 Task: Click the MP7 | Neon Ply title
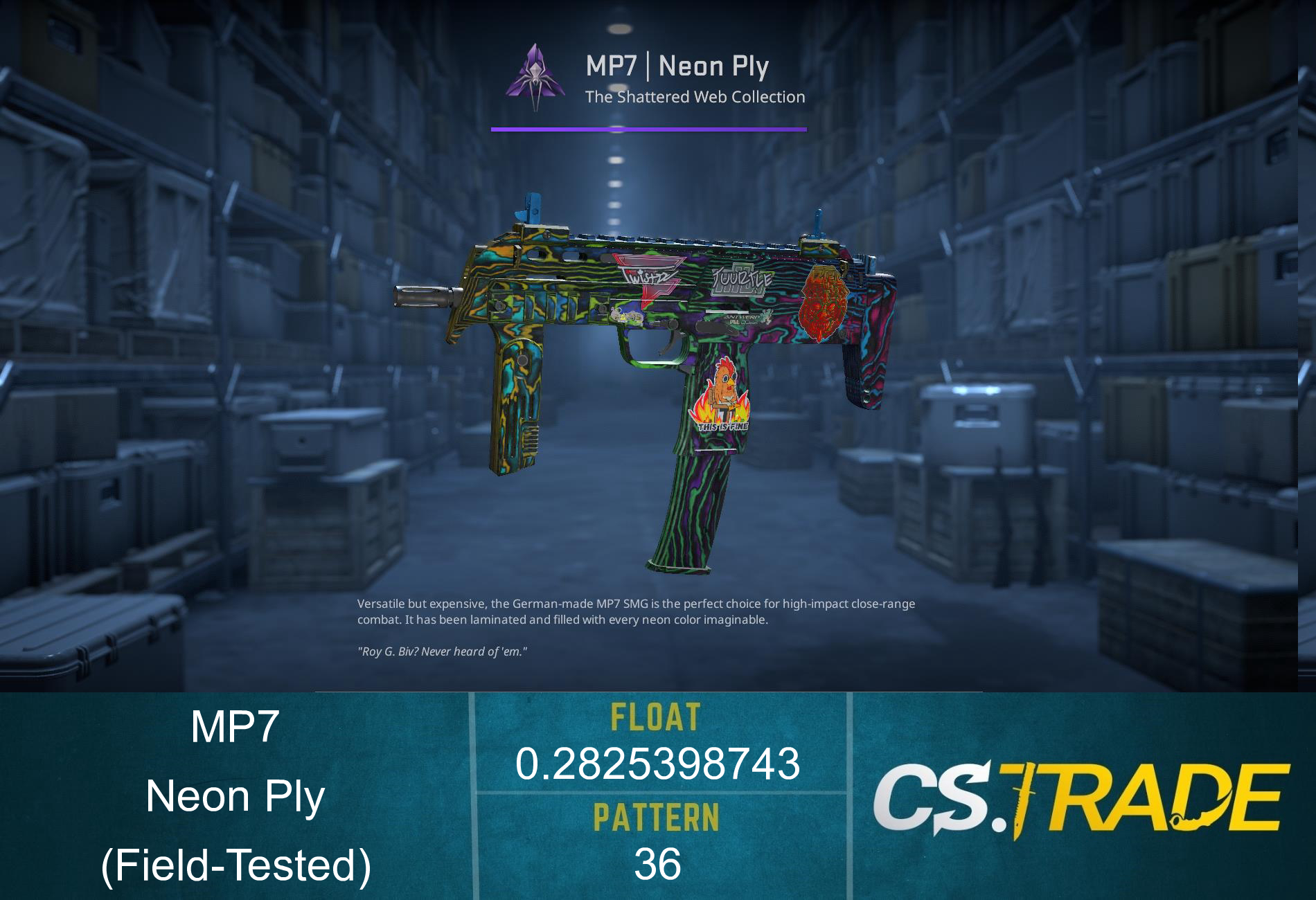[675, 67]
